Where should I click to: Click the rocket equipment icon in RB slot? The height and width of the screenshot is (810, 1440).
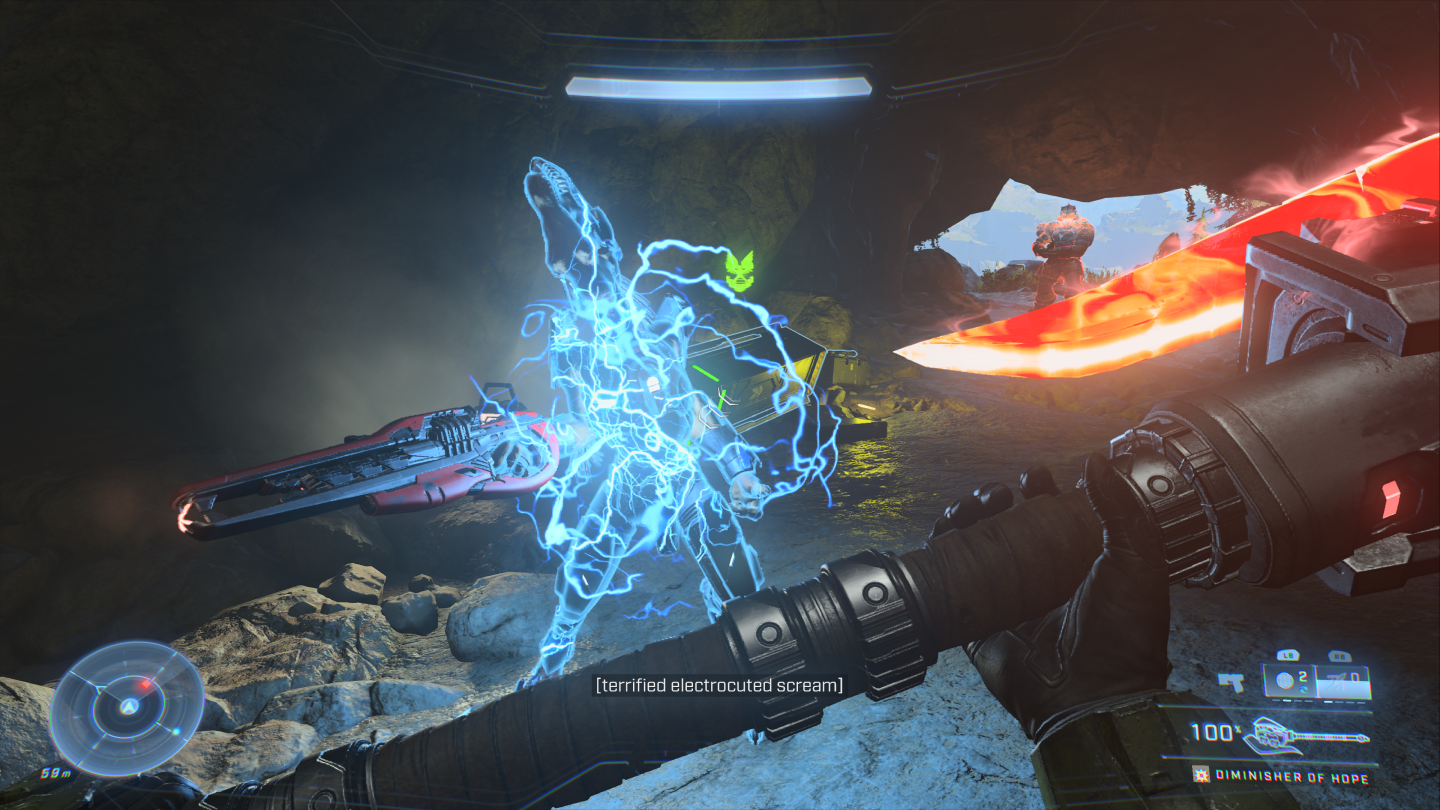click(x=1336, y=680)
